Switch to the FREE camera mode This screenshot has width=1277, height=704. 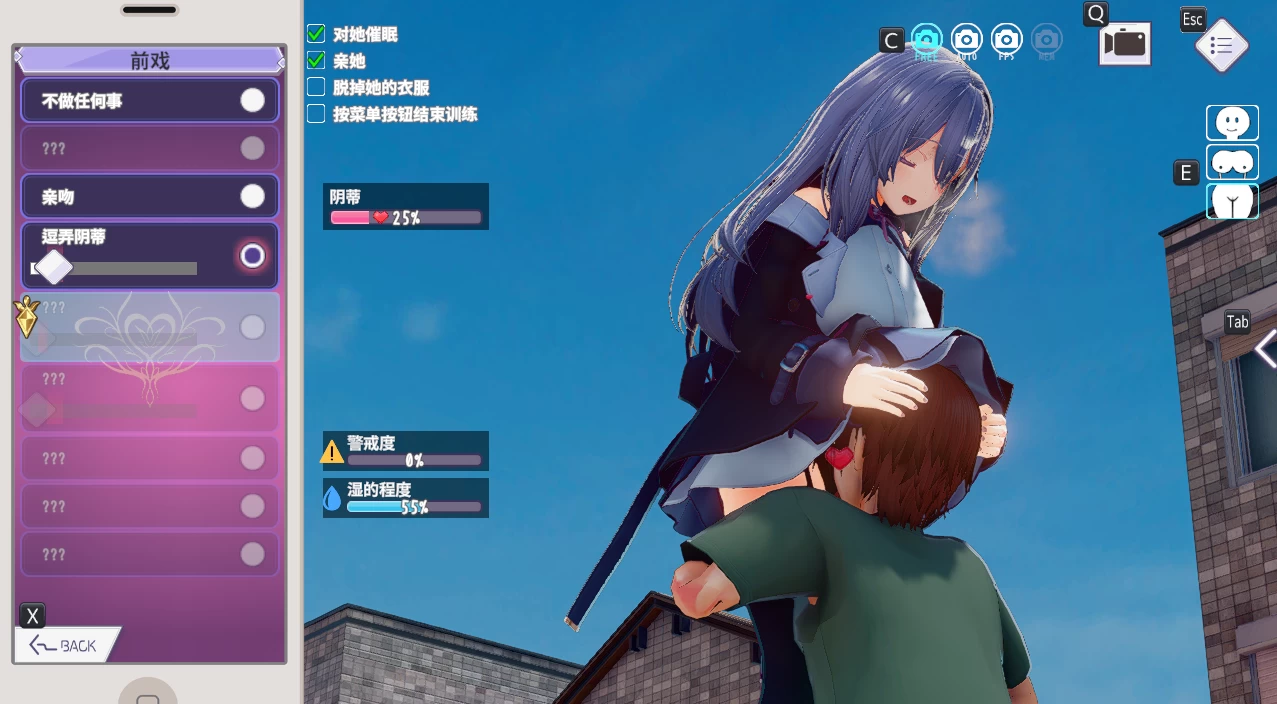coord(926,40)
